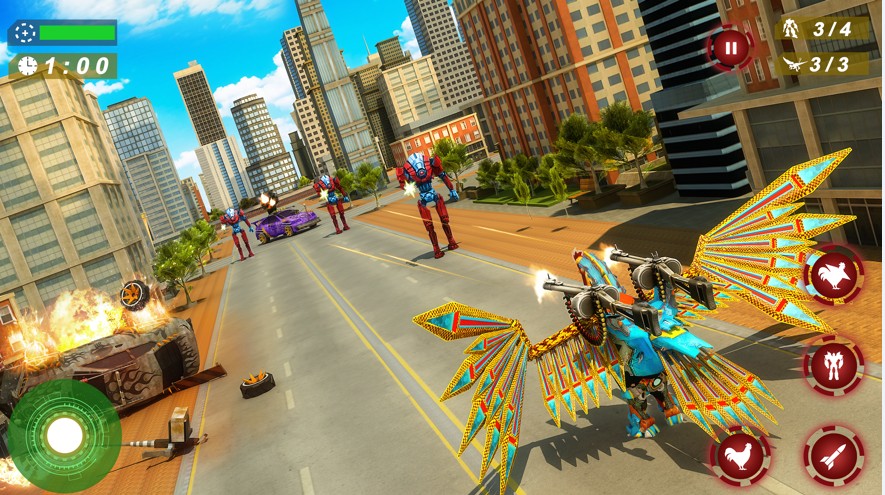Transform into robot mode
This screenshot has width=885, height=495.
click(x=833, y=365)
